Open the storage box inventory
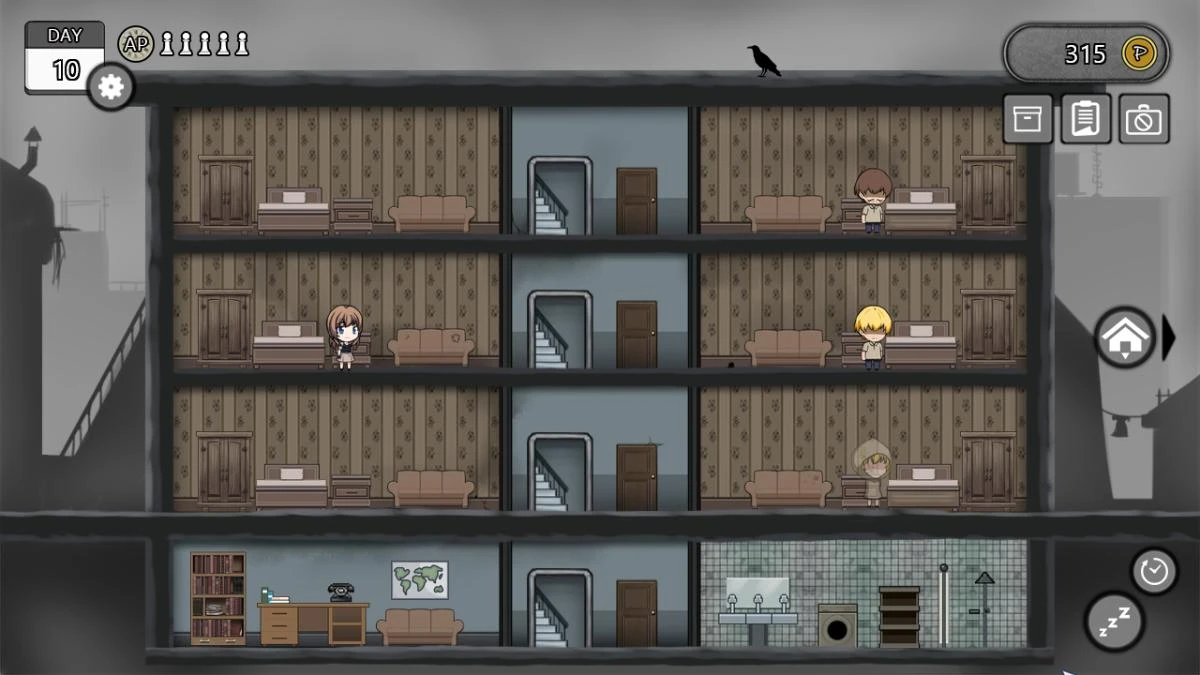The height and width of the screenshot is (675, 1200). click(x=1027, y=119)
